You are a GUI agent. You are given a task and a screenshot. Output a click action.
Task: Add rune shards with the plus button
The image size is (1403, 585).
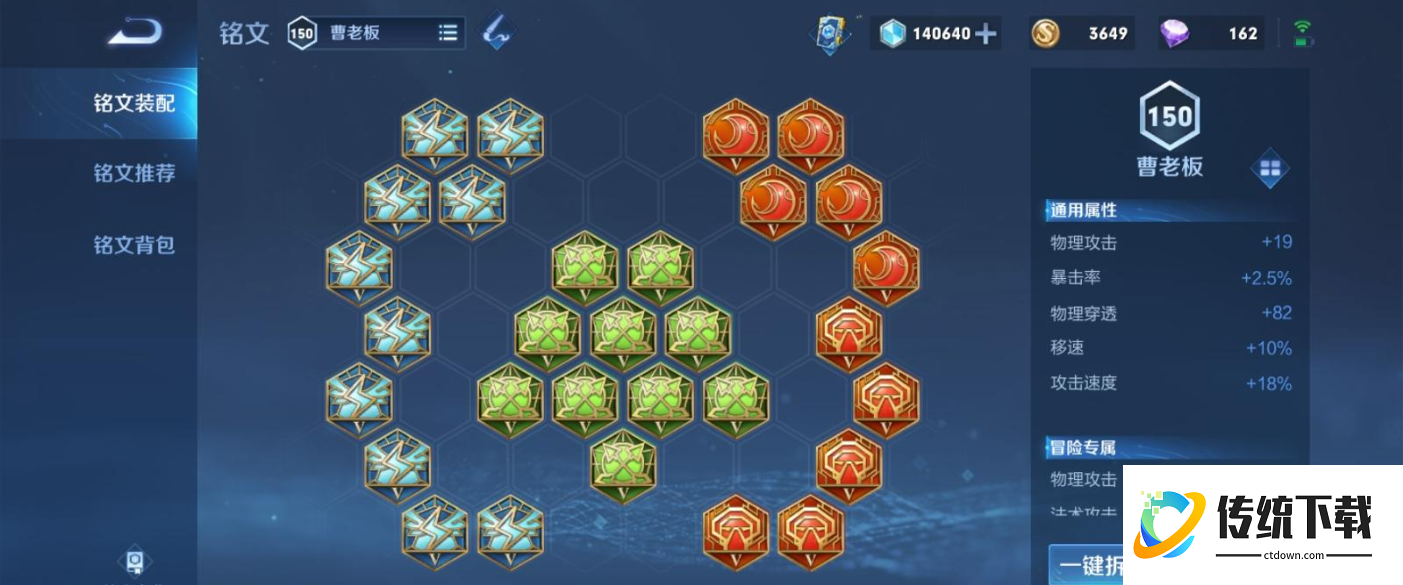986,34
